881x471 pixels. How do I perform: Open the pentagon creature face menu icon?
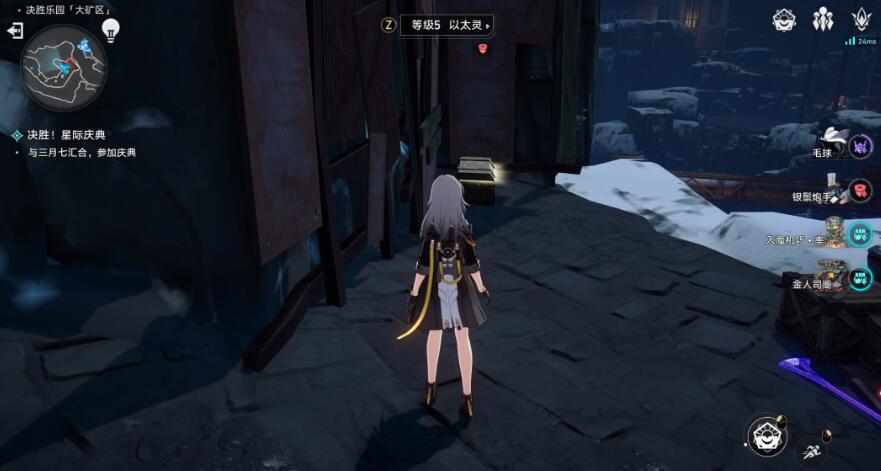pos(784,19)
